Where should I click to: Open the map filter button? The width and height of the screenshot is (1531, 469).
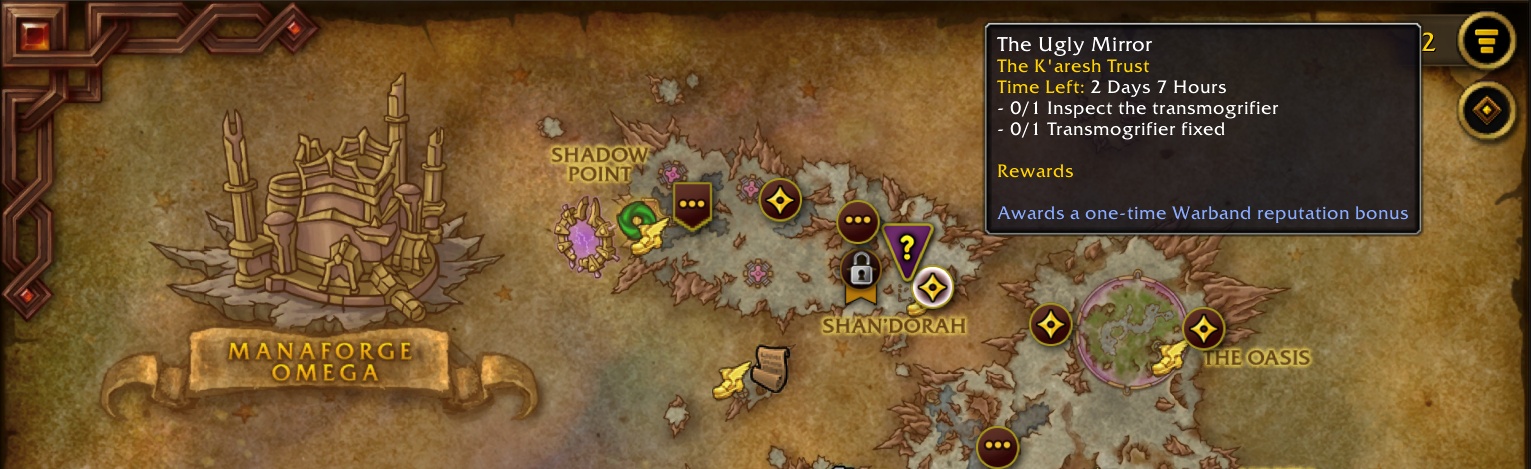point(1487,41)
